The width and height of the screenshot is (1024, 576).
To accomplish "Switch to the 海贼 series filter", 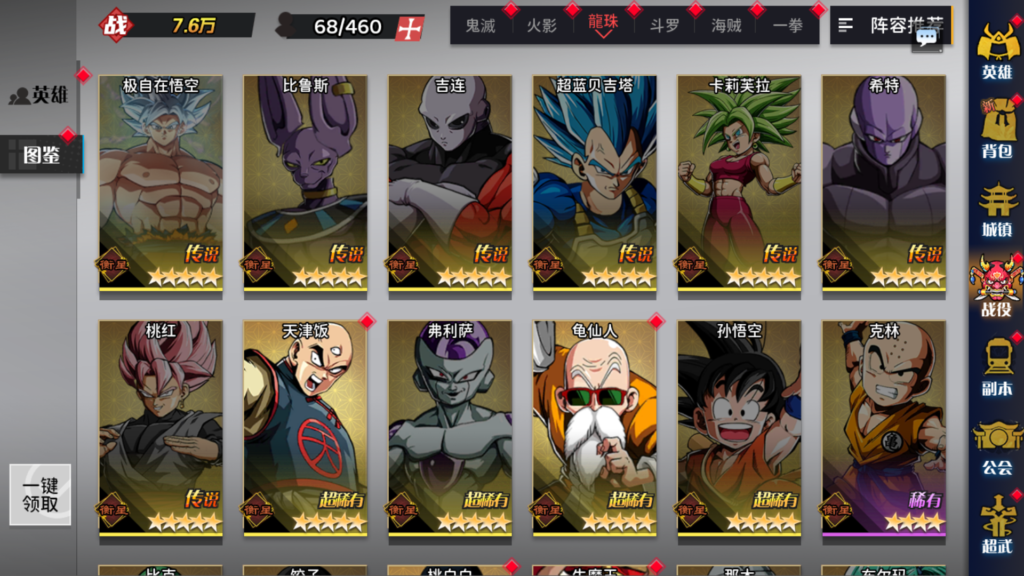I will point(726,26).
